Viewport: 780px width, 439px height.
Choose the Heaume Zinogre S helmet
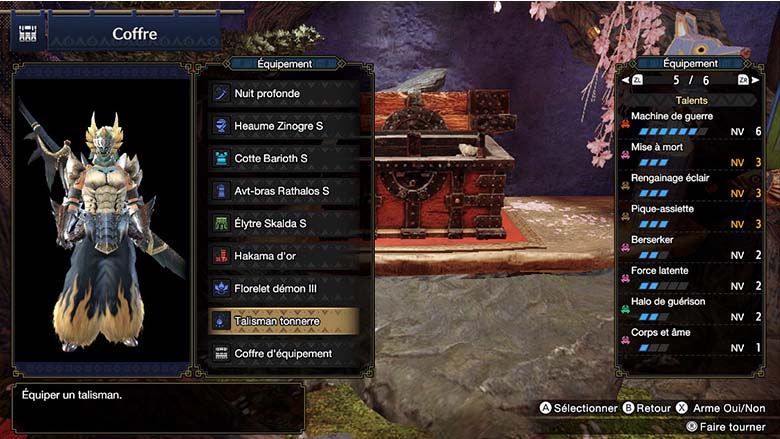(284, 126)
